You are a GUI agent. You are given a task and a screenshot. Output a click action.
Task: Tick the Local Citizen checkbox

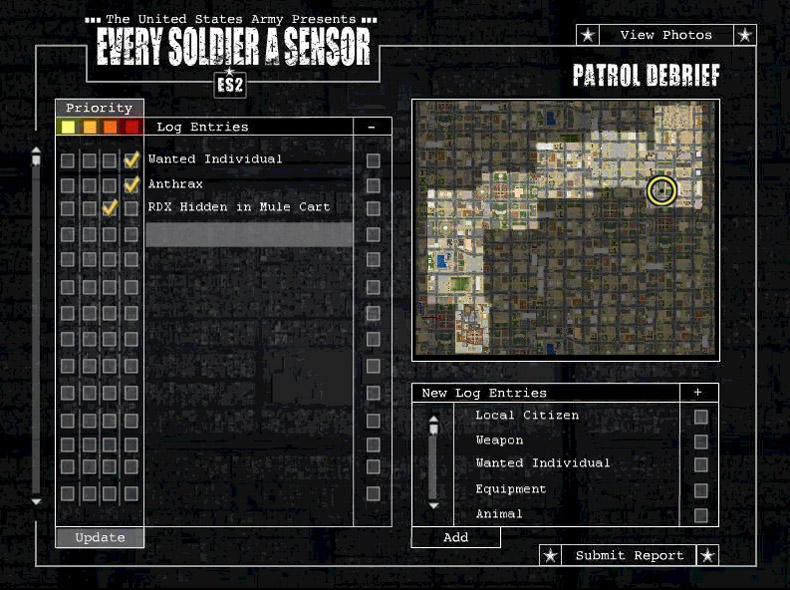(701, 417)
